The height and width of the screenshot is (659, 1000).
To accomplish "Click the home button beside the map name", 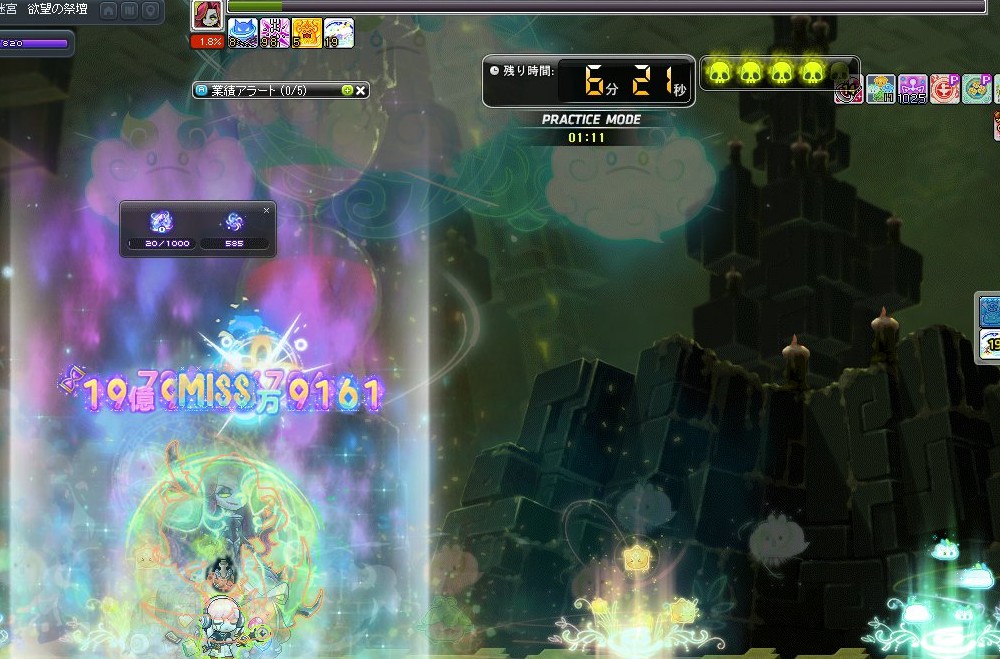I will tap(109, 10).
